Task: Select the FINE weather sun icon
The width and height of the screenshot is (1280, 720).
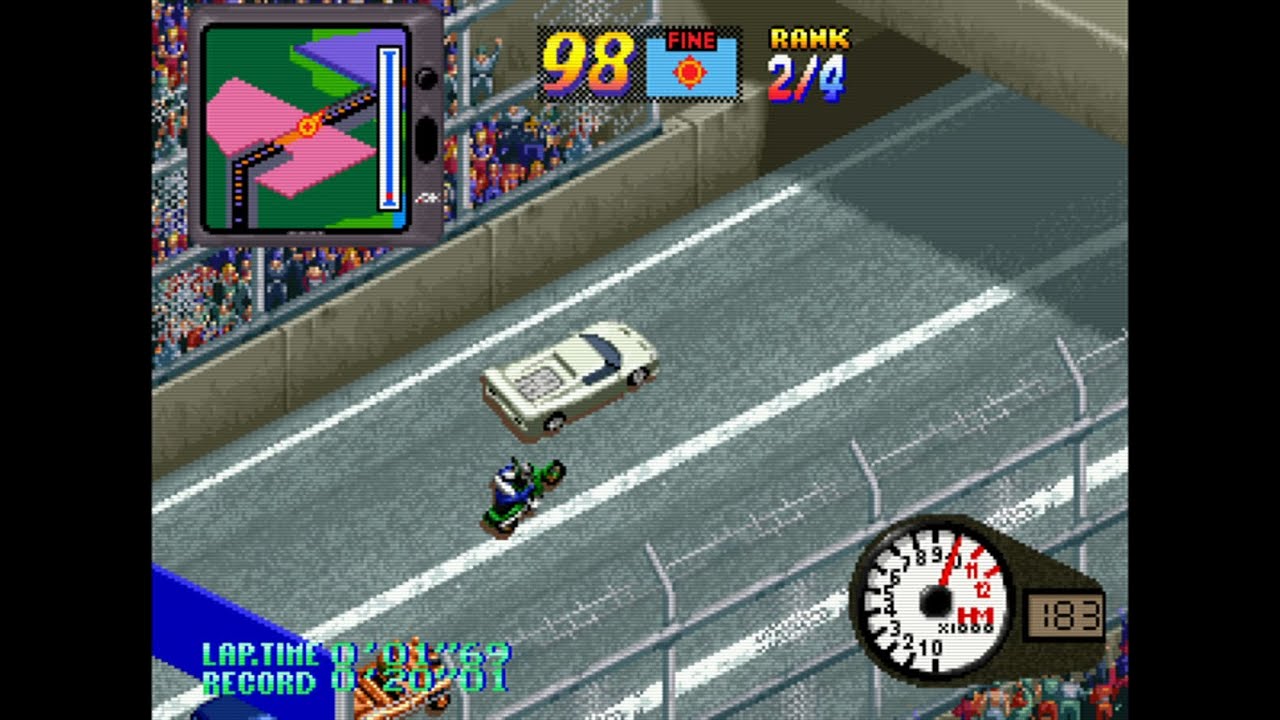Action: click(690, 72)
